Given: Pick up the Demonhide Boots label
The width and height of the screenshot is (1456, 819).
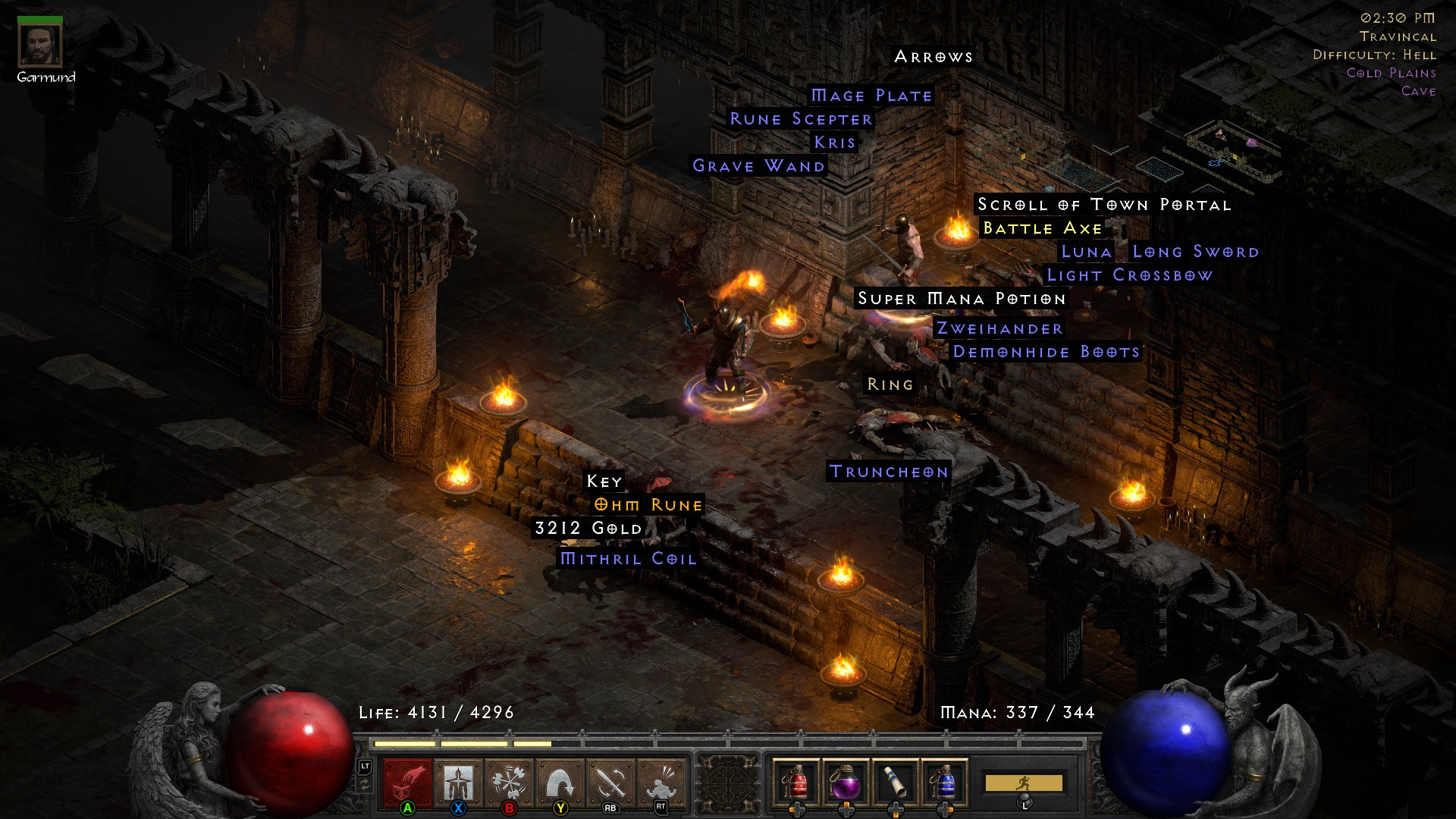Looking at the screenshot, I should [x=1046, y=352].
